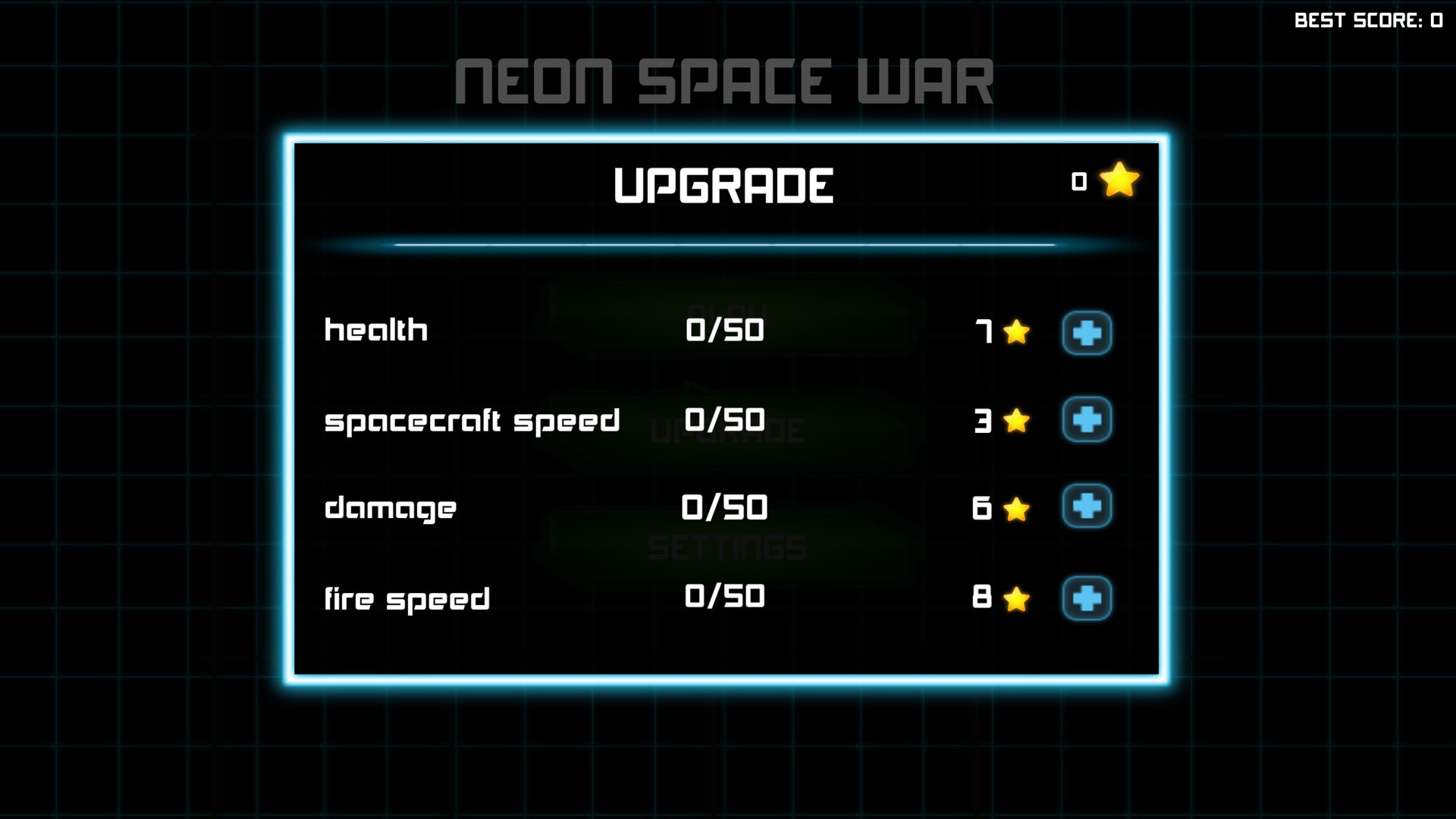Click the UPGRADE panel title
Screen dimensions: 1456x819
point(724,183)
